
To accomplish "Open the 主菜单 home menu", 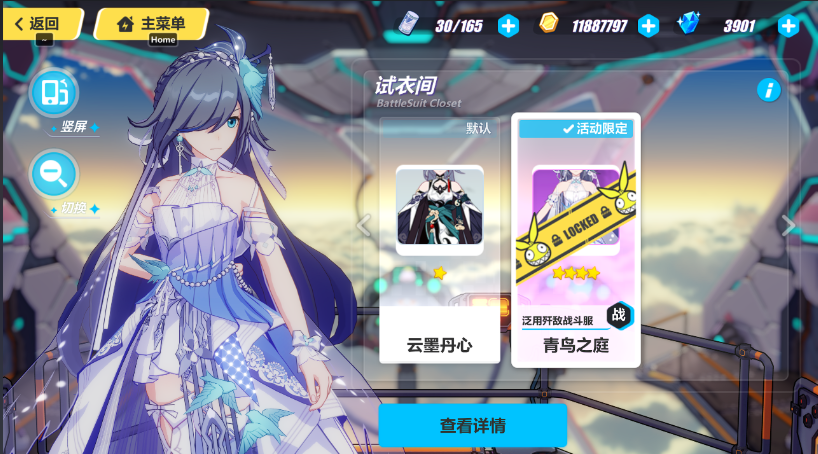I will click(152, 23).
